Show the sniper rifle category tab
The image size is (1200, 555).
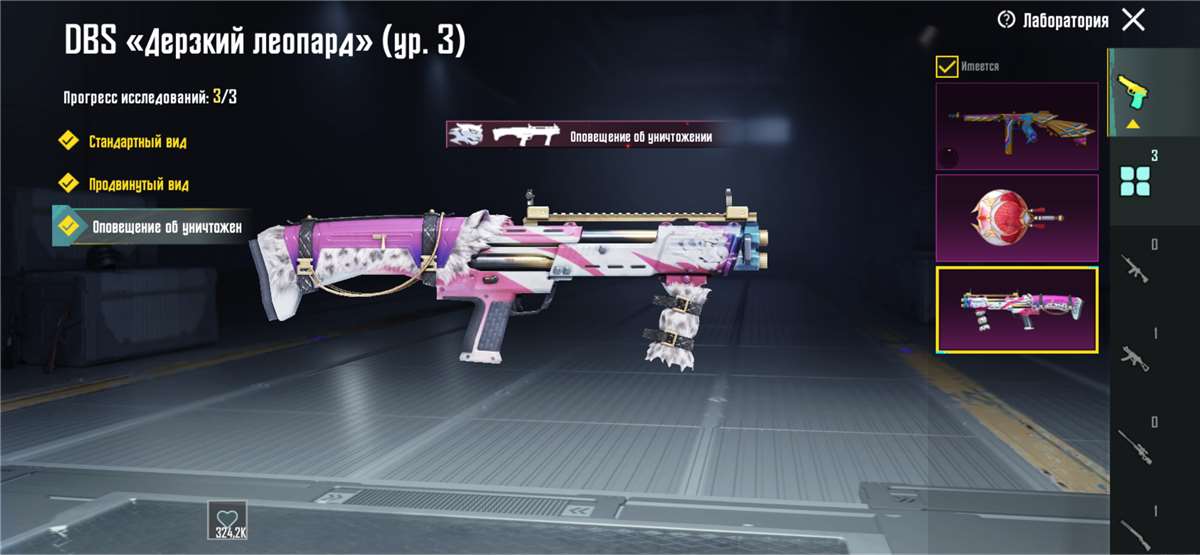[1134, 445]
